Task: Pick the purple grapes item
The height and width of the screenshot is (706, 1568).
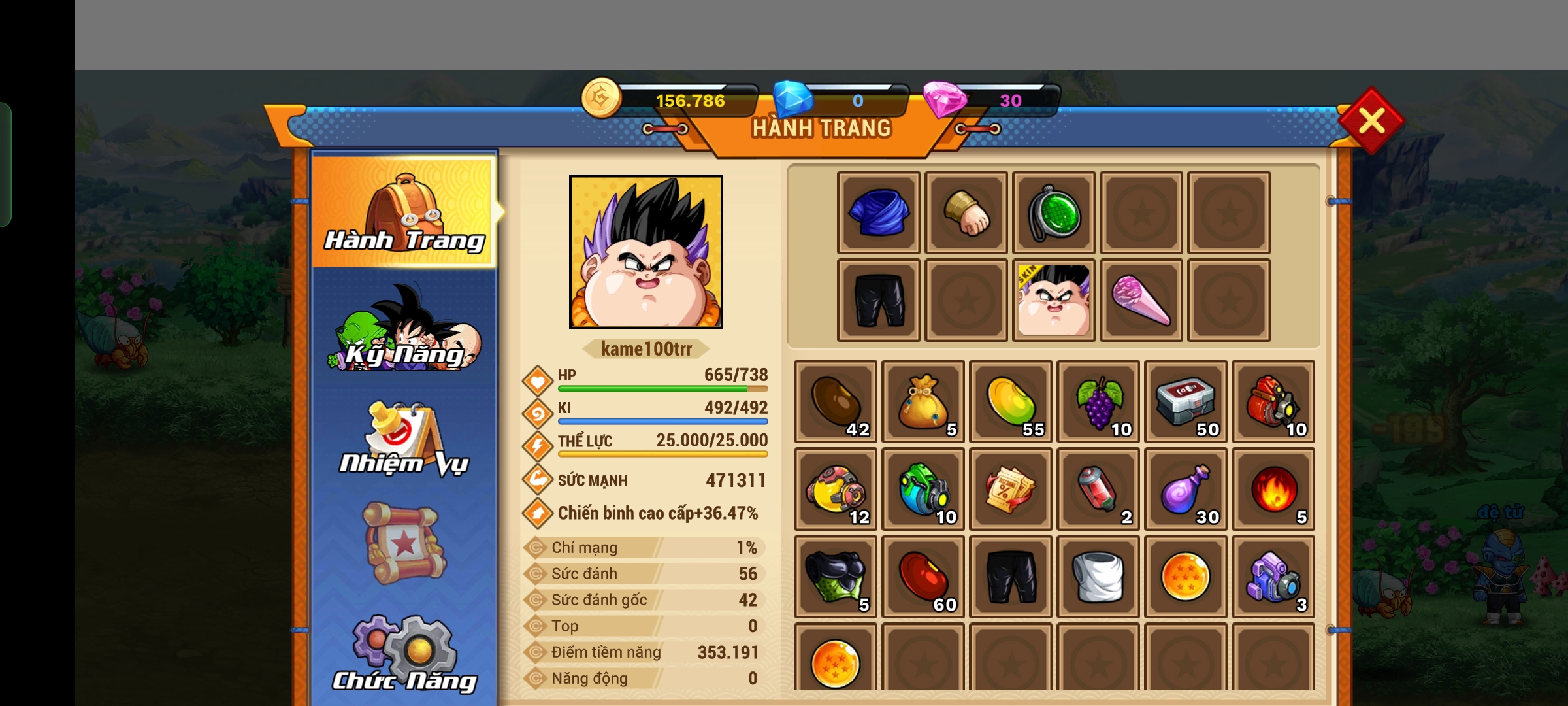Action: pos(1098,401)
